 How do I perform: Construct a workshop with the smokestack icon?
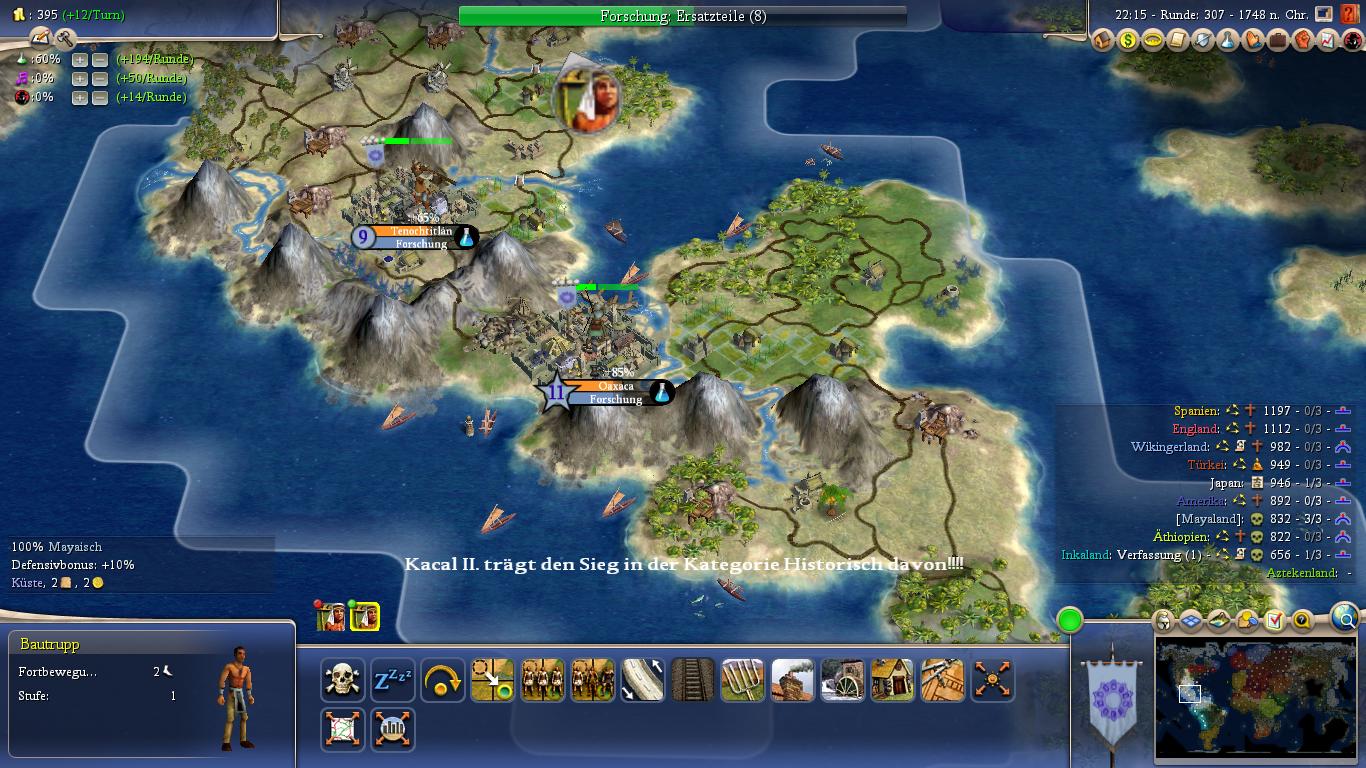[793, 680]
